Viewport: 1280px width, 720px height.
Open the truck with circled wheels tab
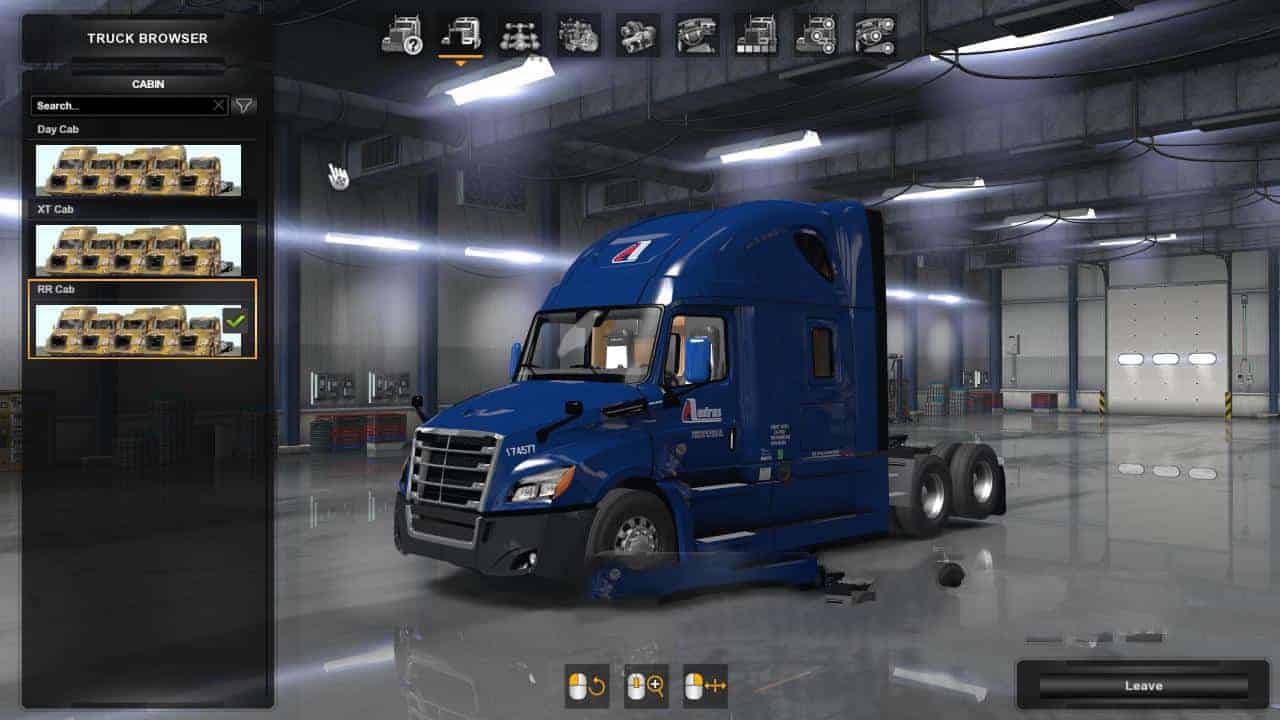(x=816, y=35)
